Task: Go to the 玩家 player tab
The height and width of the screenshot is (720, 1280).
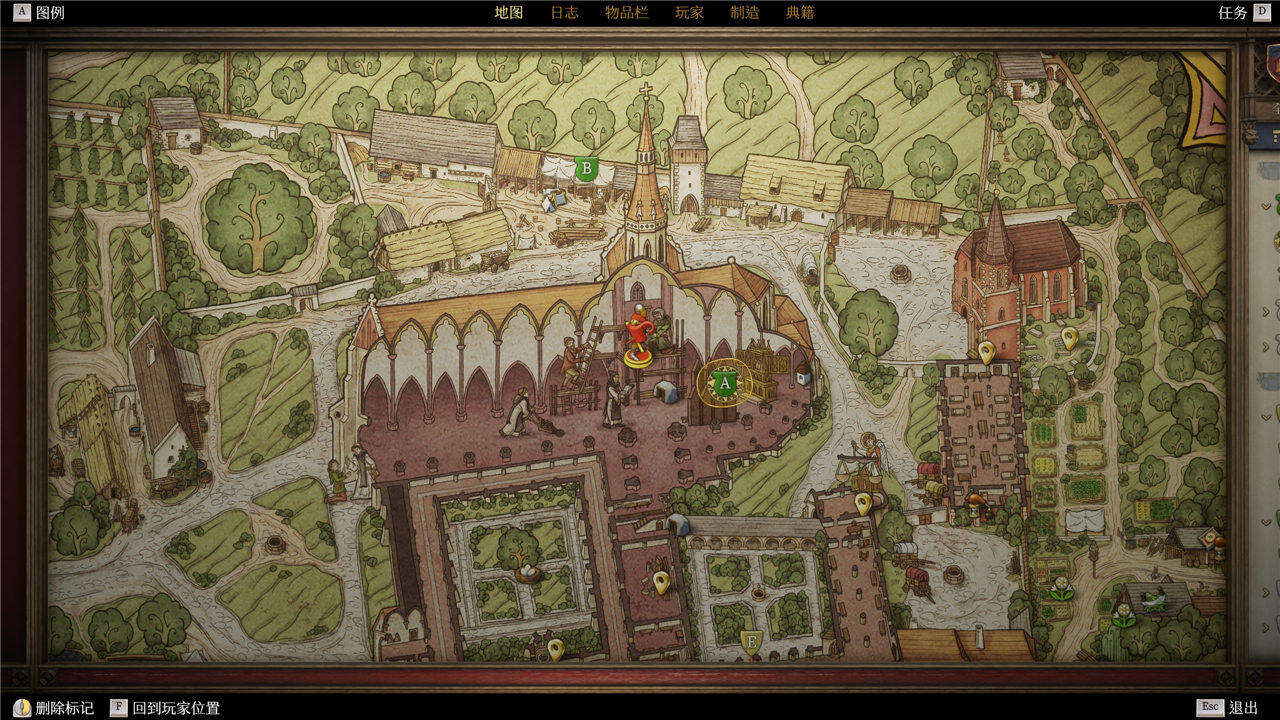Action: coord(689,13)
